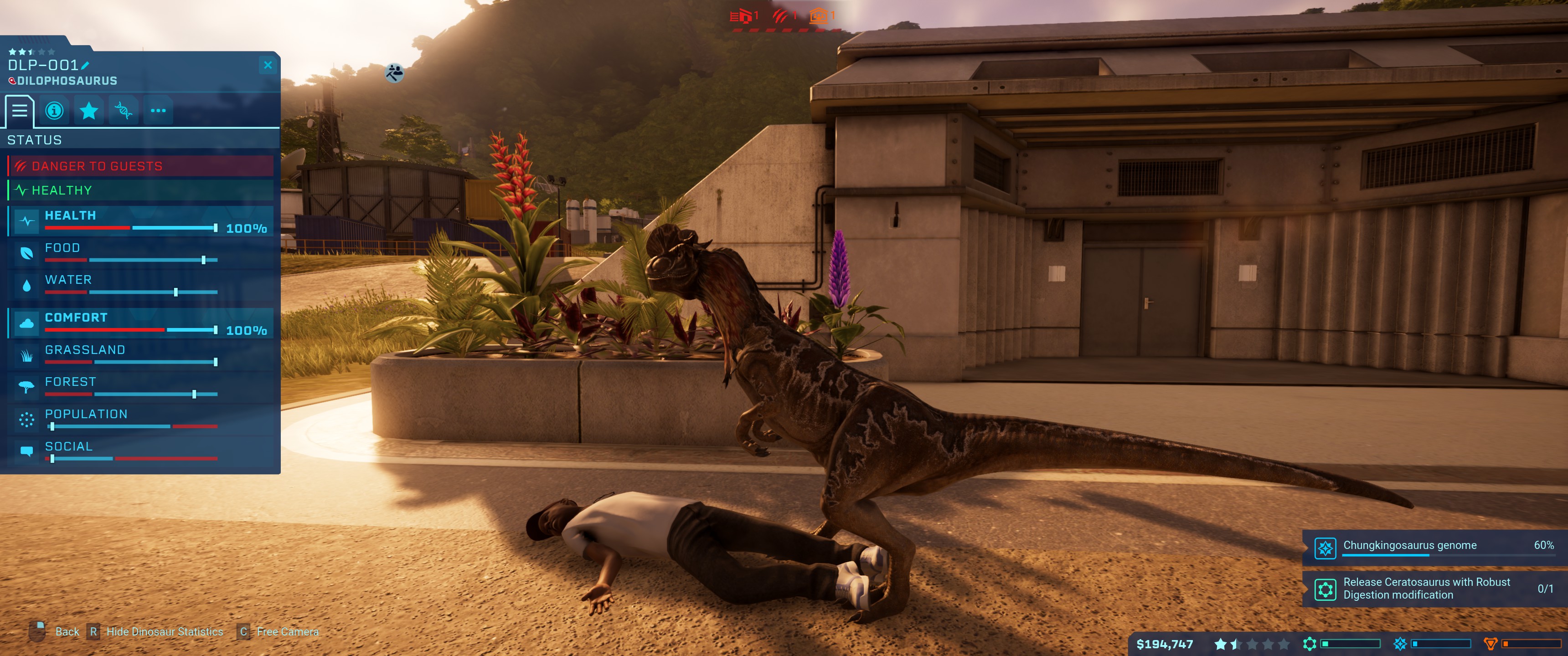Close the DLP-001 dinosaur panel
Viewport: 1568px width, 656px height.
click(x=268, y=65)
